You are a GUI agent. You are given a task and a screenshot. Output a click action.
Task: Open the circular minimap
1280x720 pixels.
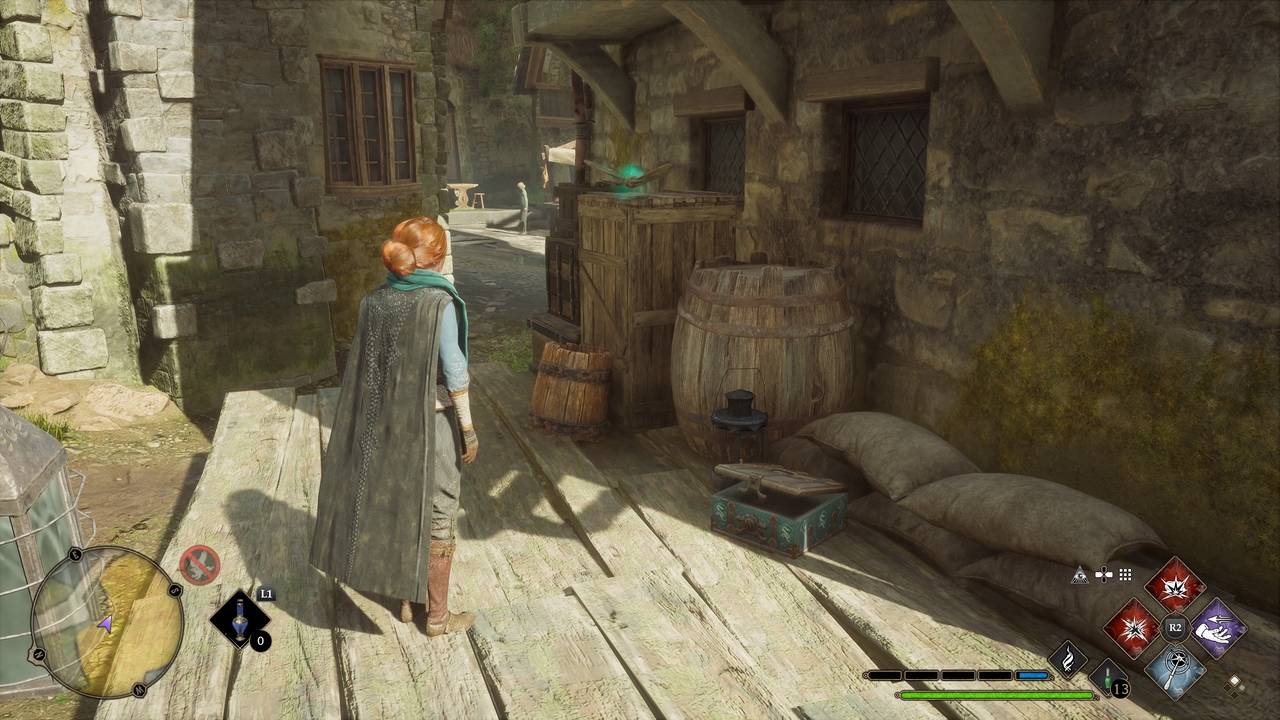[107, 621]
